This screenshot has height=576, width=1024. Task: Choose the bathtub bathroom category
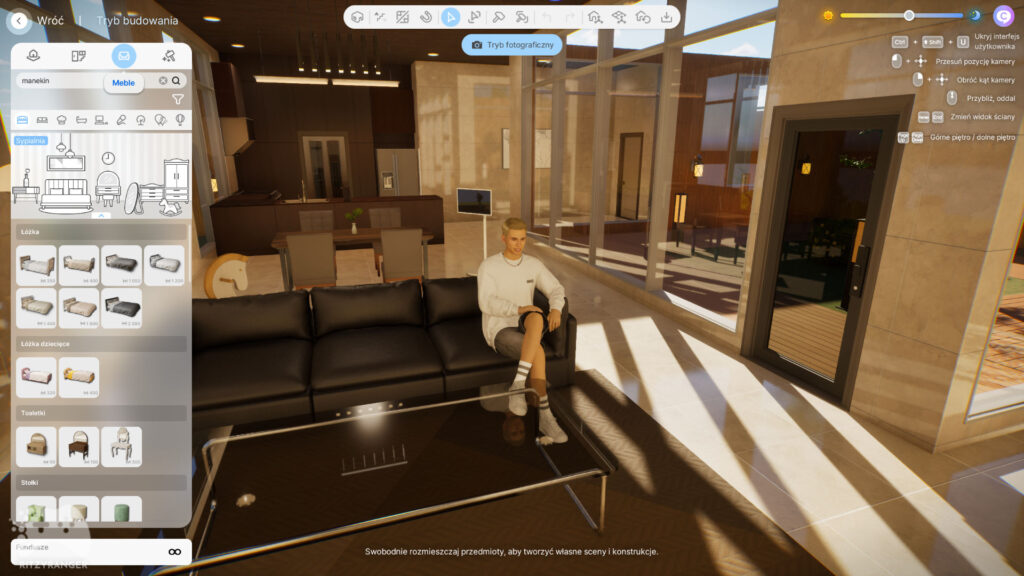click(x=81, y=120)
